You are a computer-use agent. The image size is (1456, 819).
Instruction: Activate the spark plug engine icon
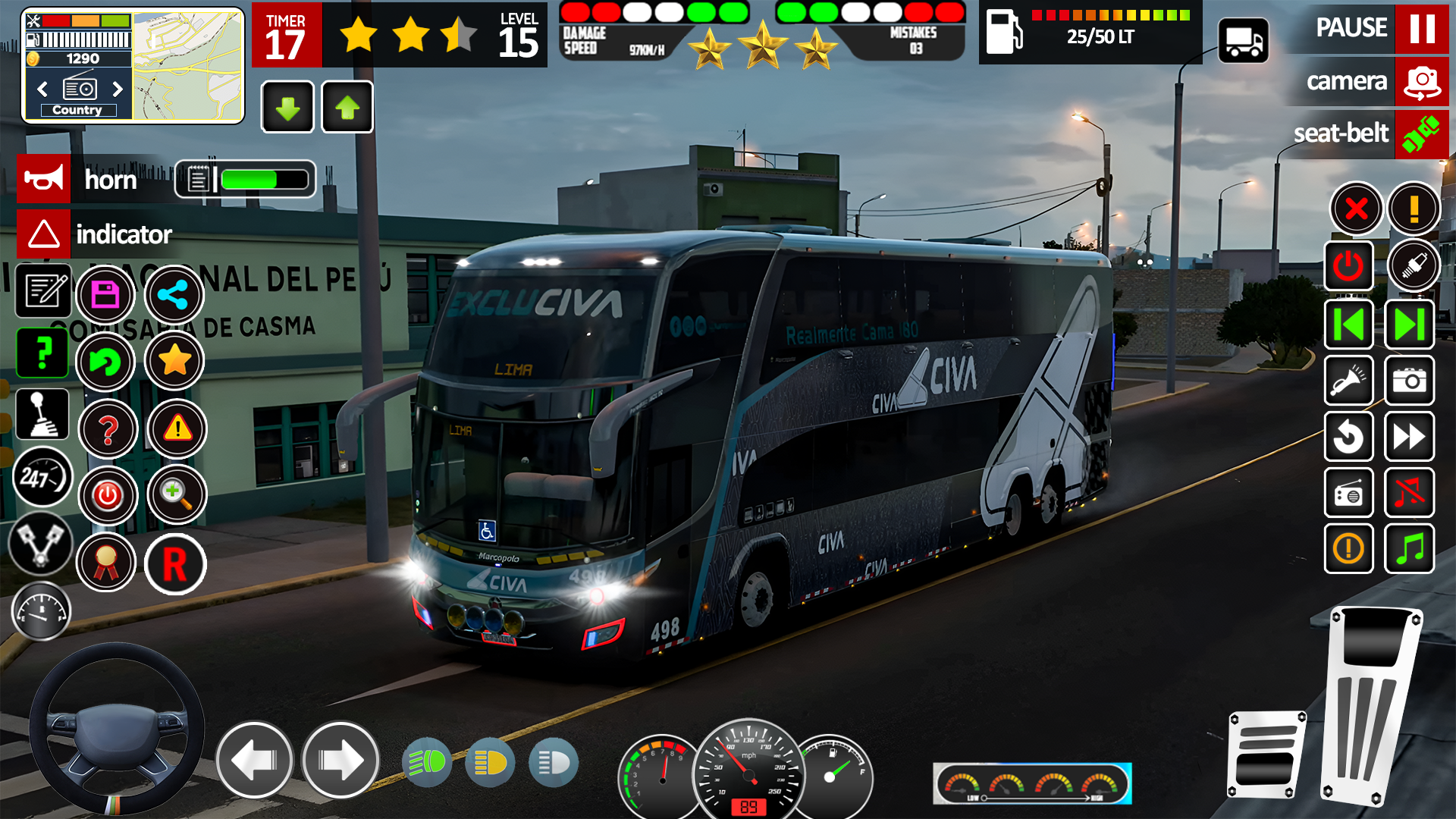(x=1415, y=266)
